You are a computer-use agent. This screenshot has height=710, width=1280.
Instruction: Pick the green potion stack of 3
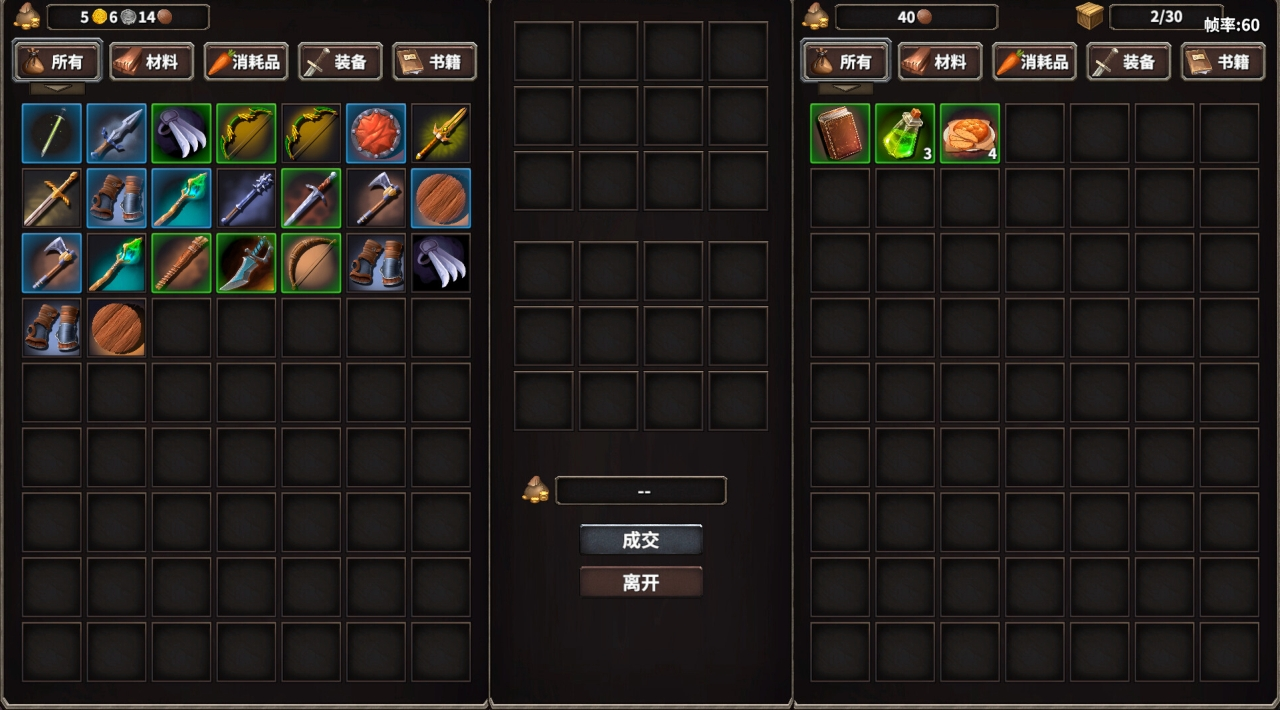pyautogui.click(x=905, y=133)
